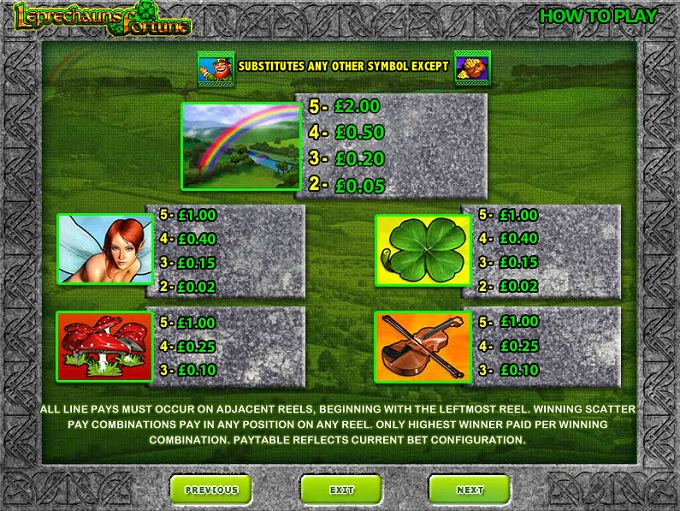Exit the How to Play screen

point(341,489)
